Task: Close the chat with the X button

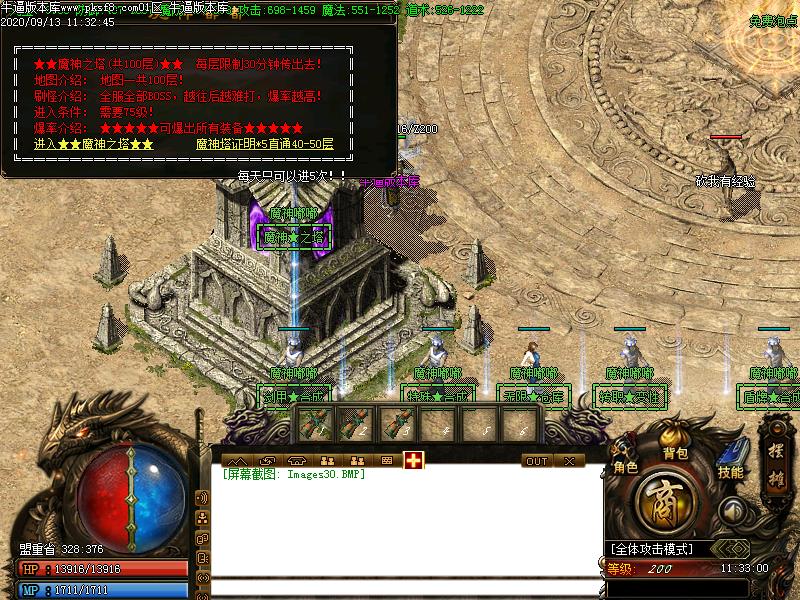Action: click(x=568, y=461)
